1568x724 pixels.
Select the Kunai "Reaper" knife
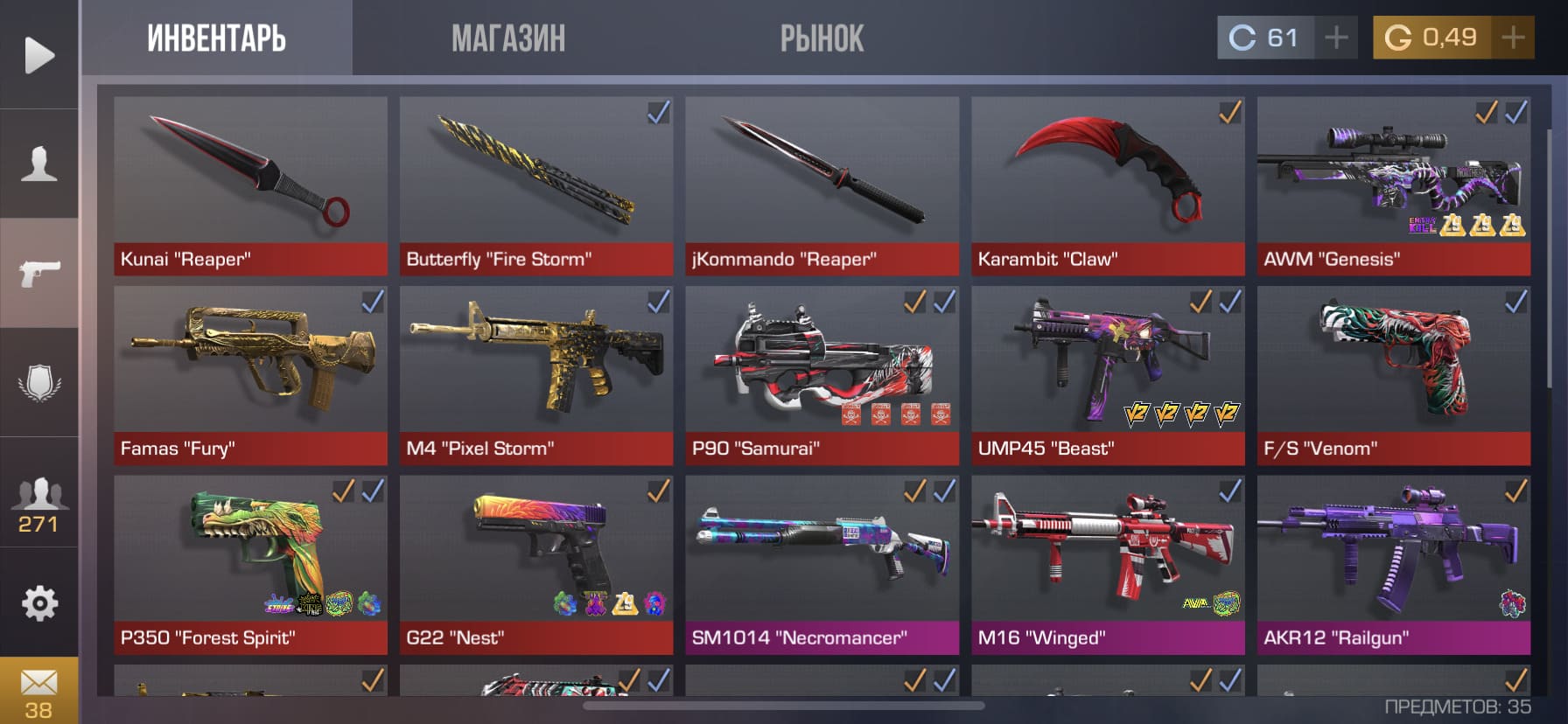[x=250, y=185]
